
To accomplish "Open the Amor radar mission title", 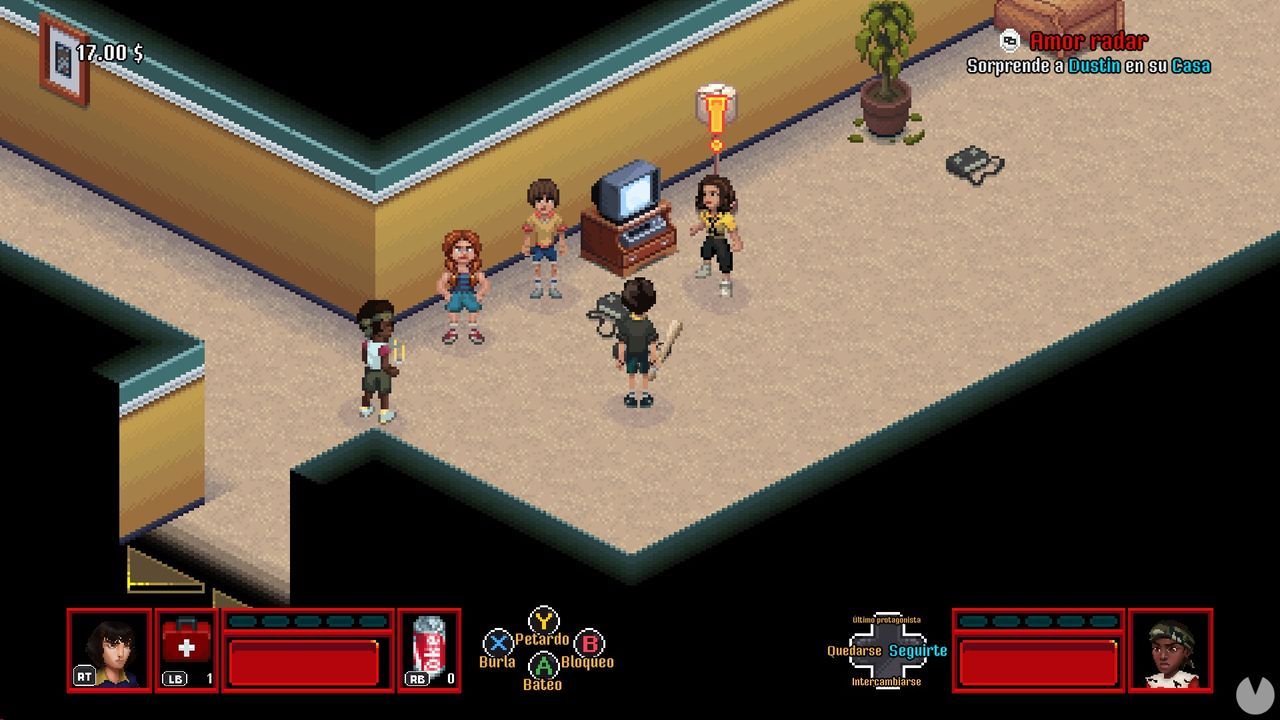I will click(x=1088, y=42).
